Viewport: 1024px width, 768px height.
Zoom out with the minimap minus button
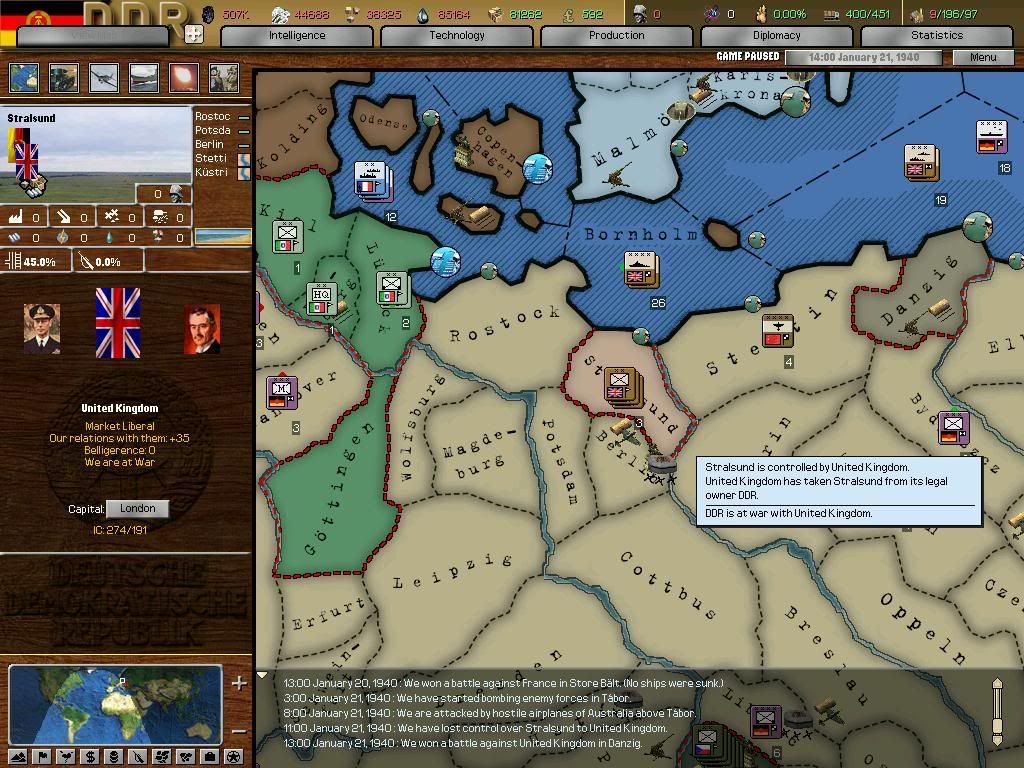click(239, 730)
